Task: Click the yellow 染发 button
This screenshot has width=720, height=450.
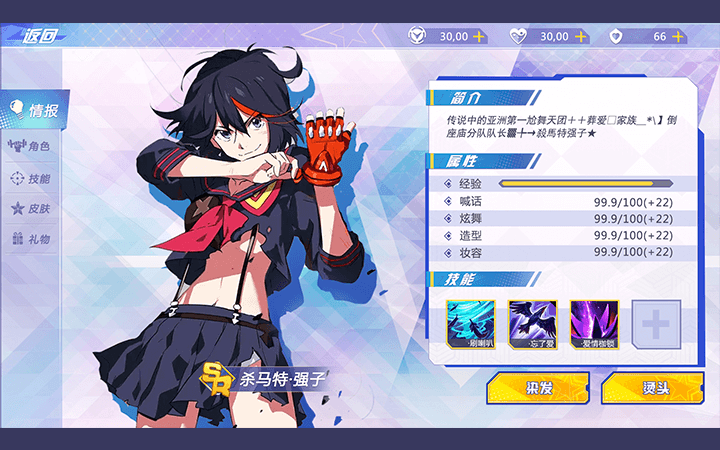Action: tap(539, 388)
